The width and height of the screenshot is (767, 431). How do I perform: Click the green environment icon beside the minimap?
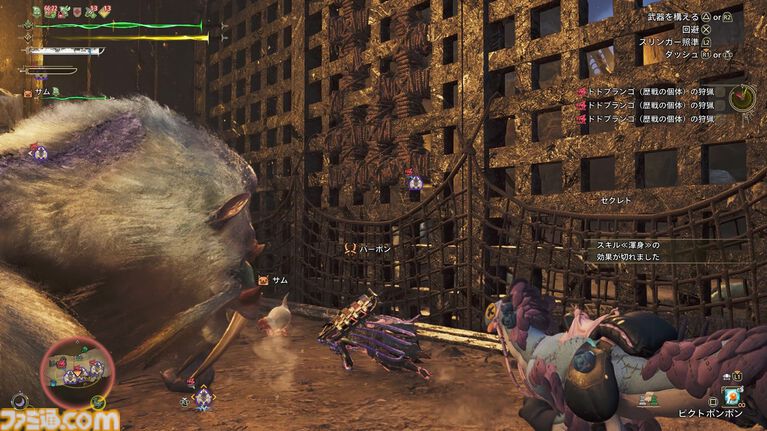point(98,402)
